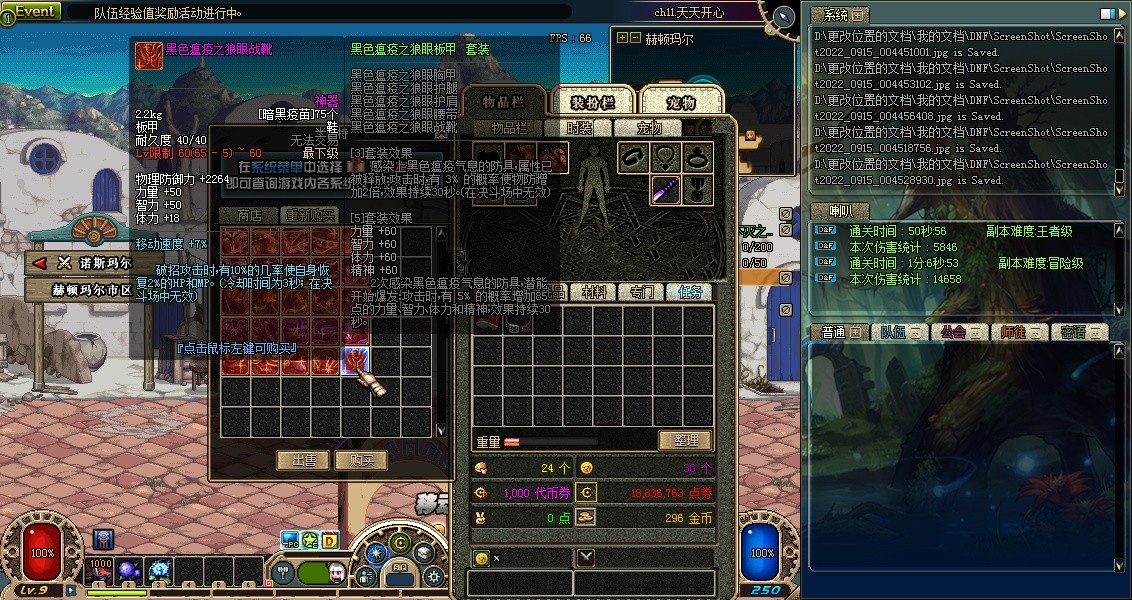This screenshot has width=1132, height=600.
Task: Open the 任务 quest items category
Action: coord(690,292)
